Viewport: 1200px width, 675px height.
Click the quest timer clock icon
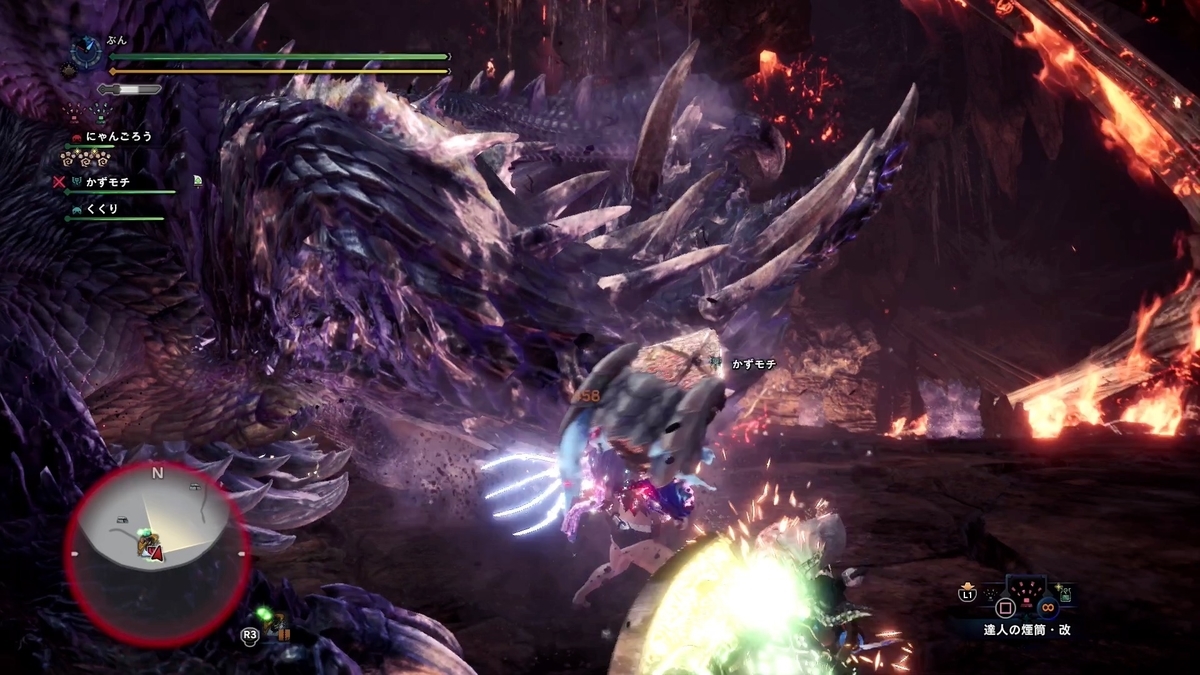pyautogui.click(x=87, y=54)
